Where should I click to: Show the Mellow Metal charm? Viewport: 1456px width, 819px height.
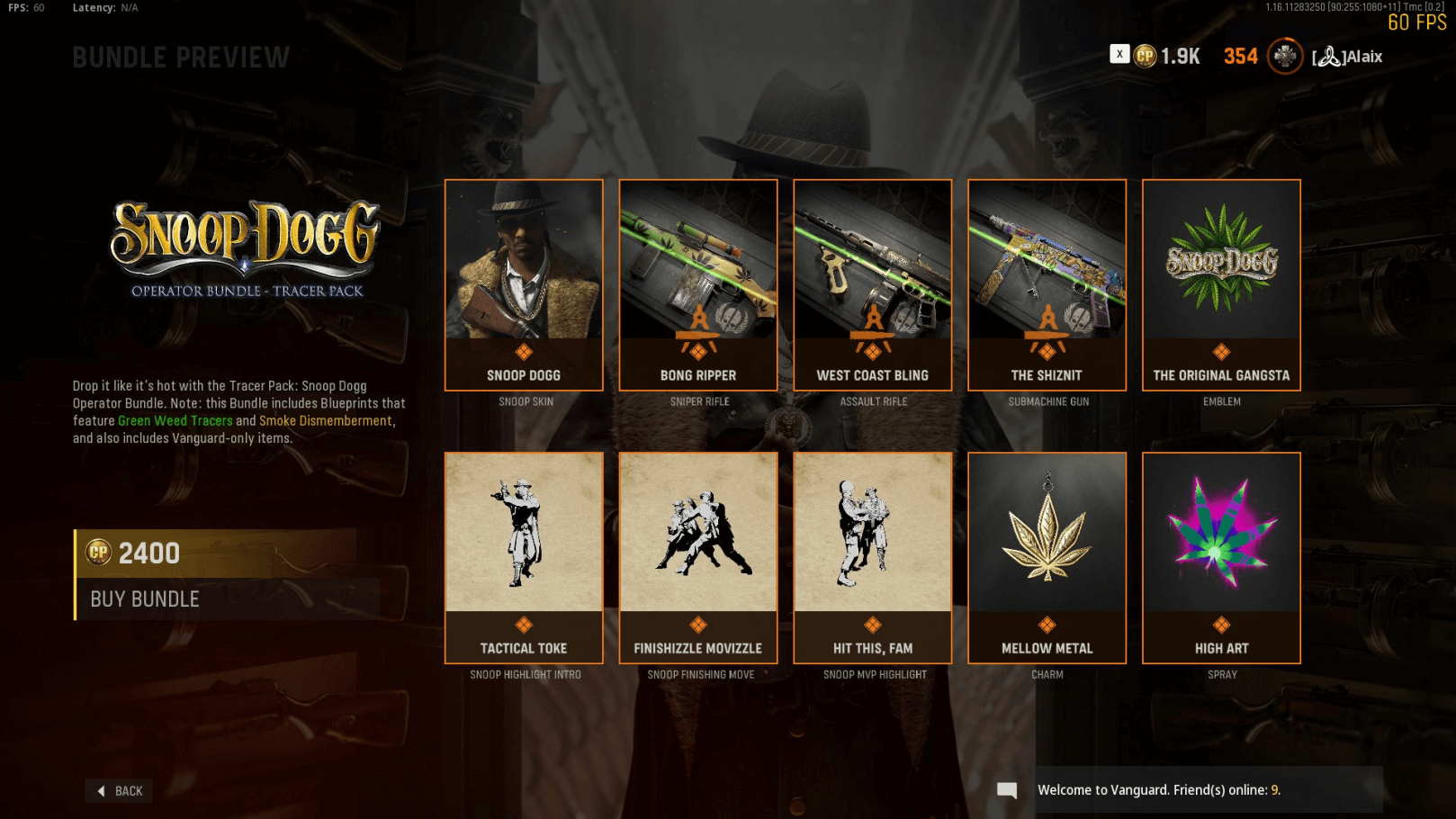click(1047, 557)
